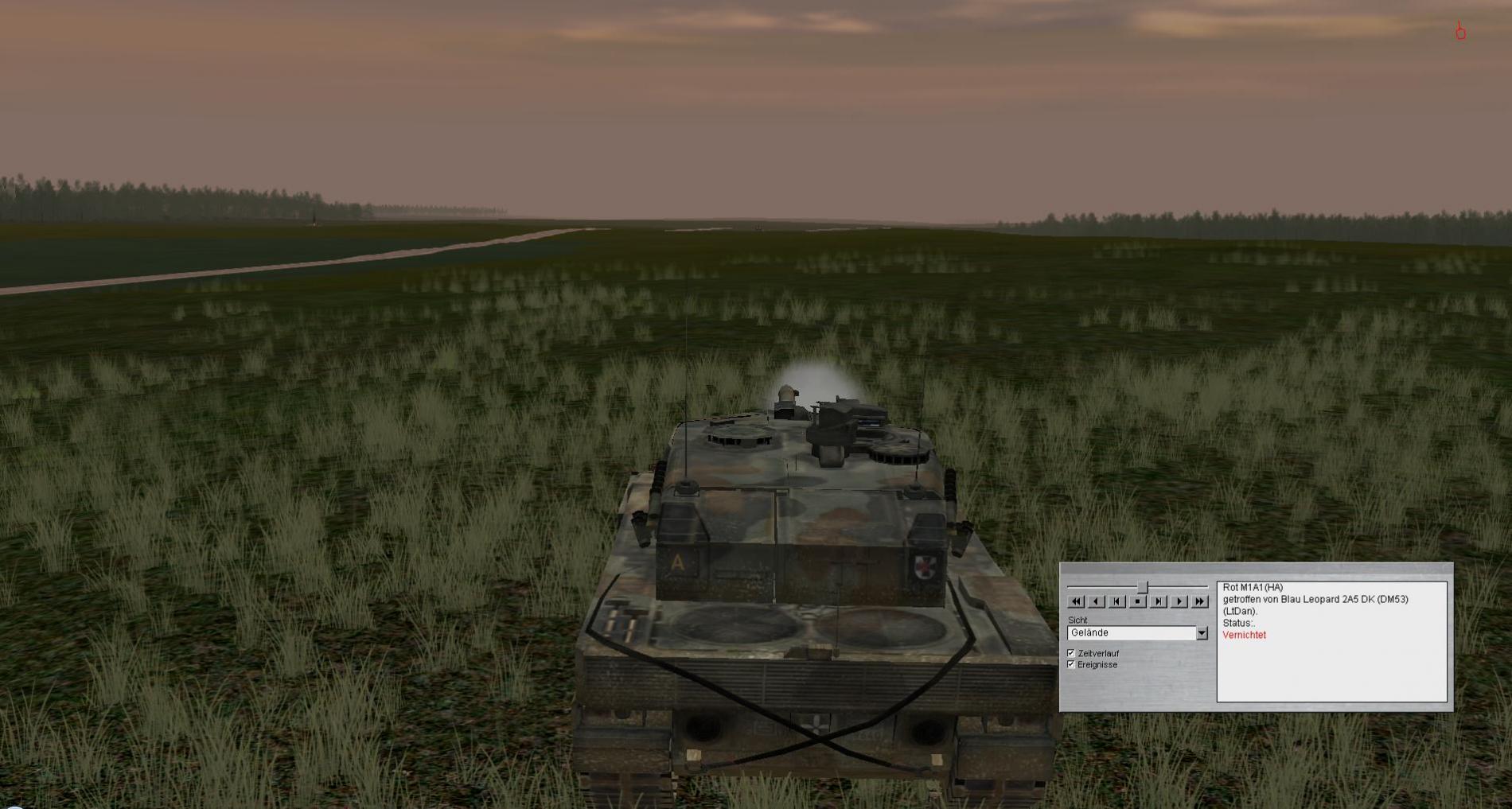Viewport: 1512px width, 809px height.
Task: Open the Sicht view dropdown
Action: pos(1202,633)
